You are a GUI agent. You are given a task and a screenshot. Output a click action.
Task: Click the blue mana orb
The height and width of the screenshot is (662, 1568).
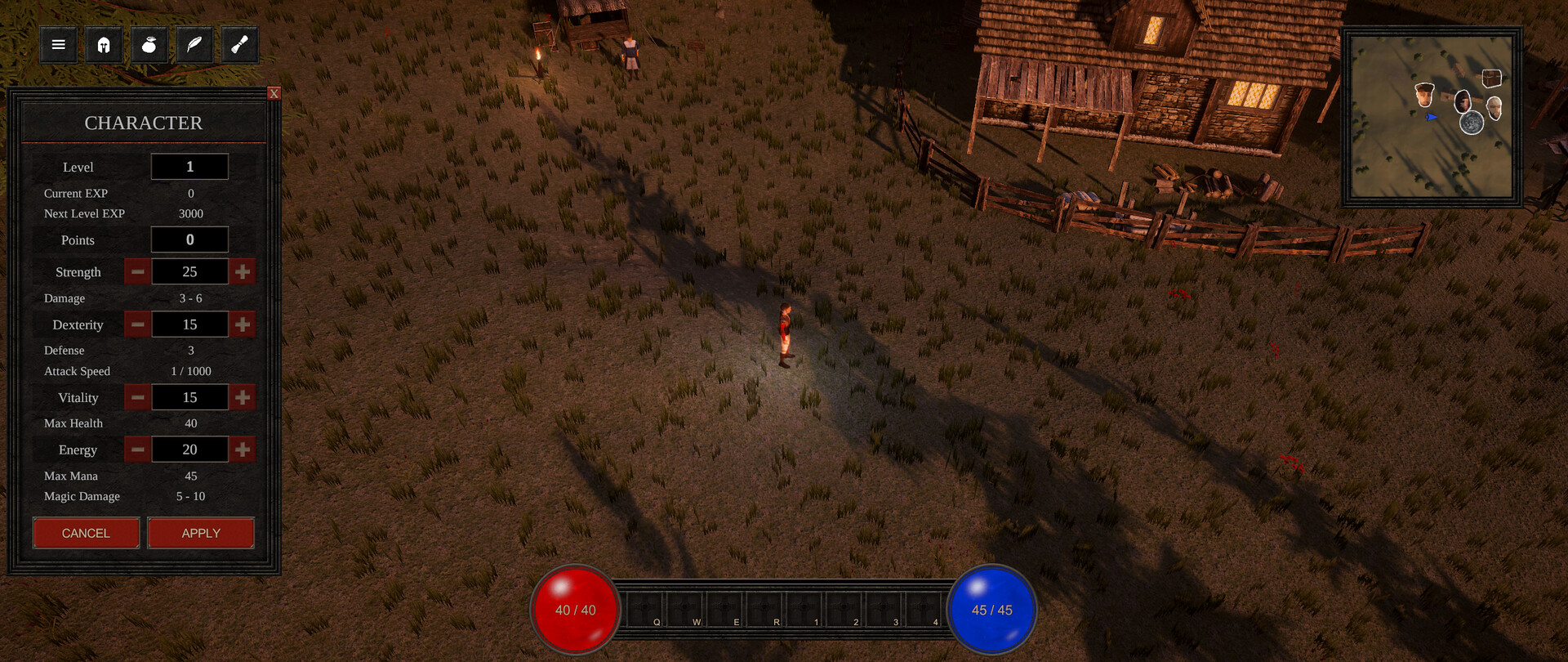pos(992,609)
